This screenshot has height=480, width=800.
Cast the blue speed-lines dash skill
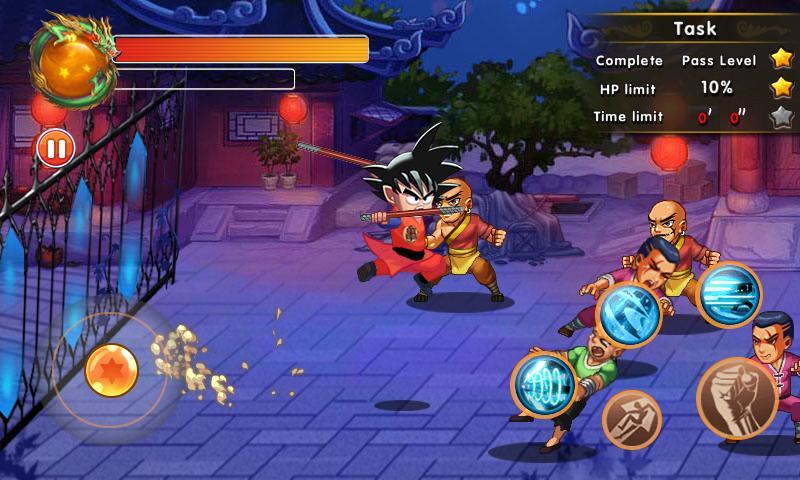729,295
